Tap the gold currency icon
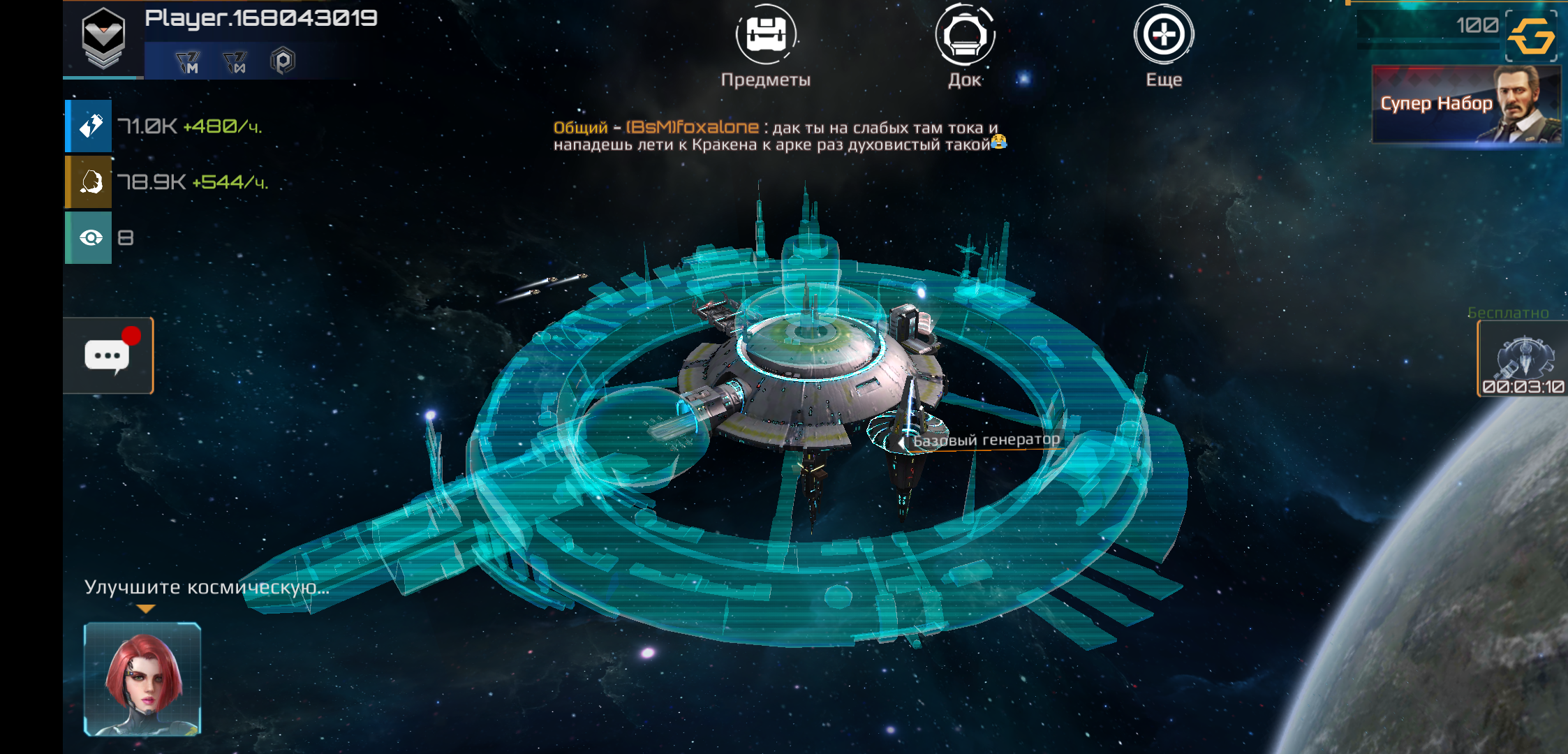The height and width of the screenshot is (754, 1568). (1531, 36)
